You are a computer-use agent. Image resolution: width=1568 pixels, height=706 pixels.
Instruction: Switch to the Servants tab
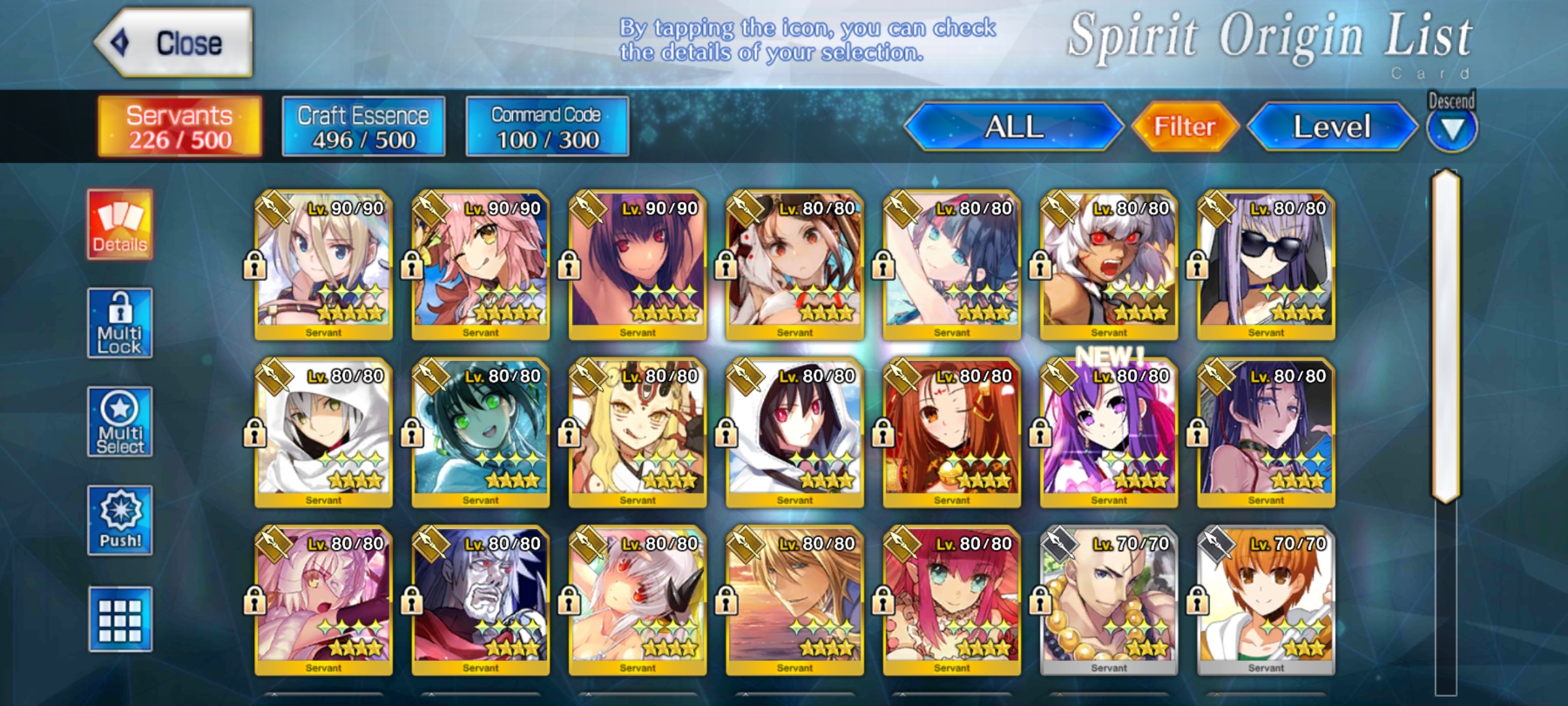point(180,127)
